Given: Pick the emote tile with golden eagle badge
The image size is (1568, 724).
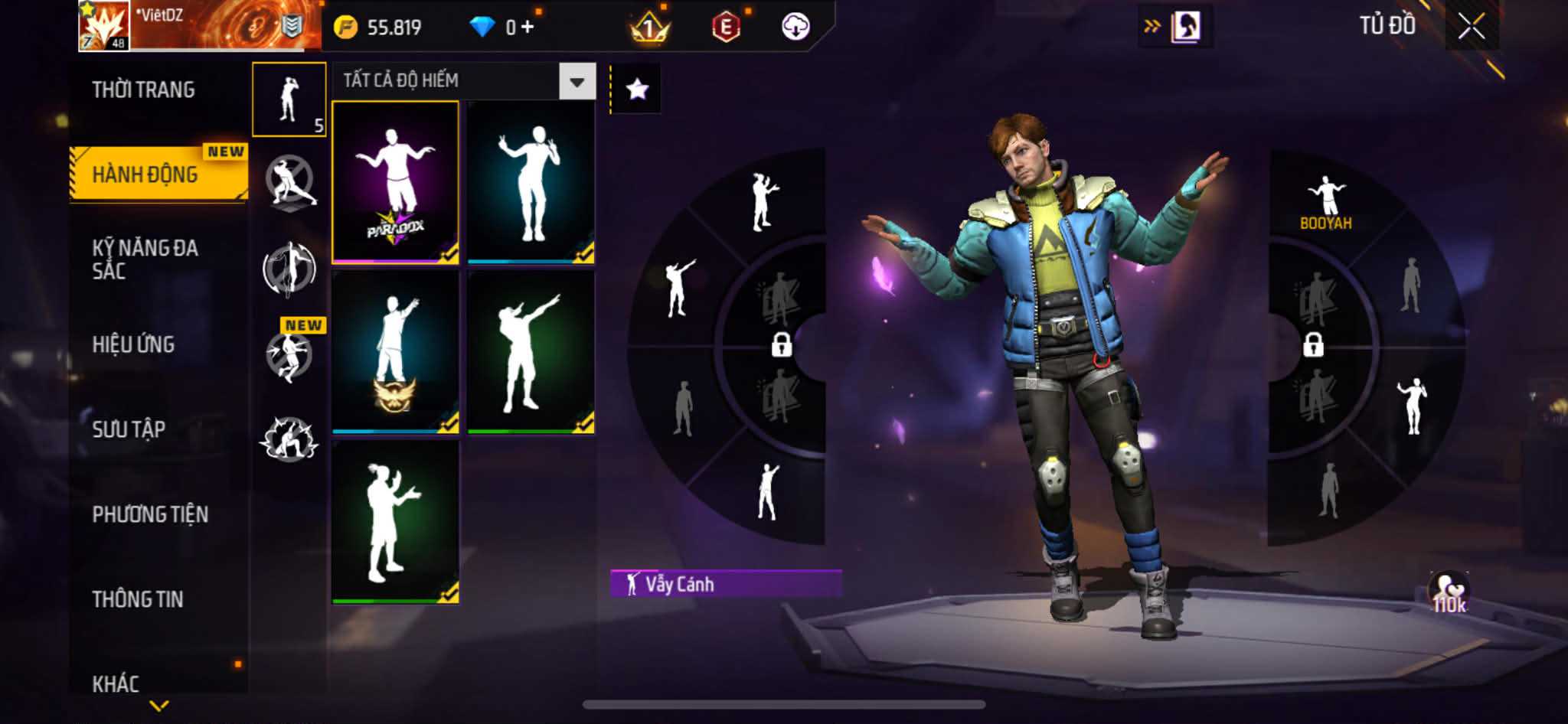Looking at the screenshot, I should pyautogui.click(x=395, y=351).
